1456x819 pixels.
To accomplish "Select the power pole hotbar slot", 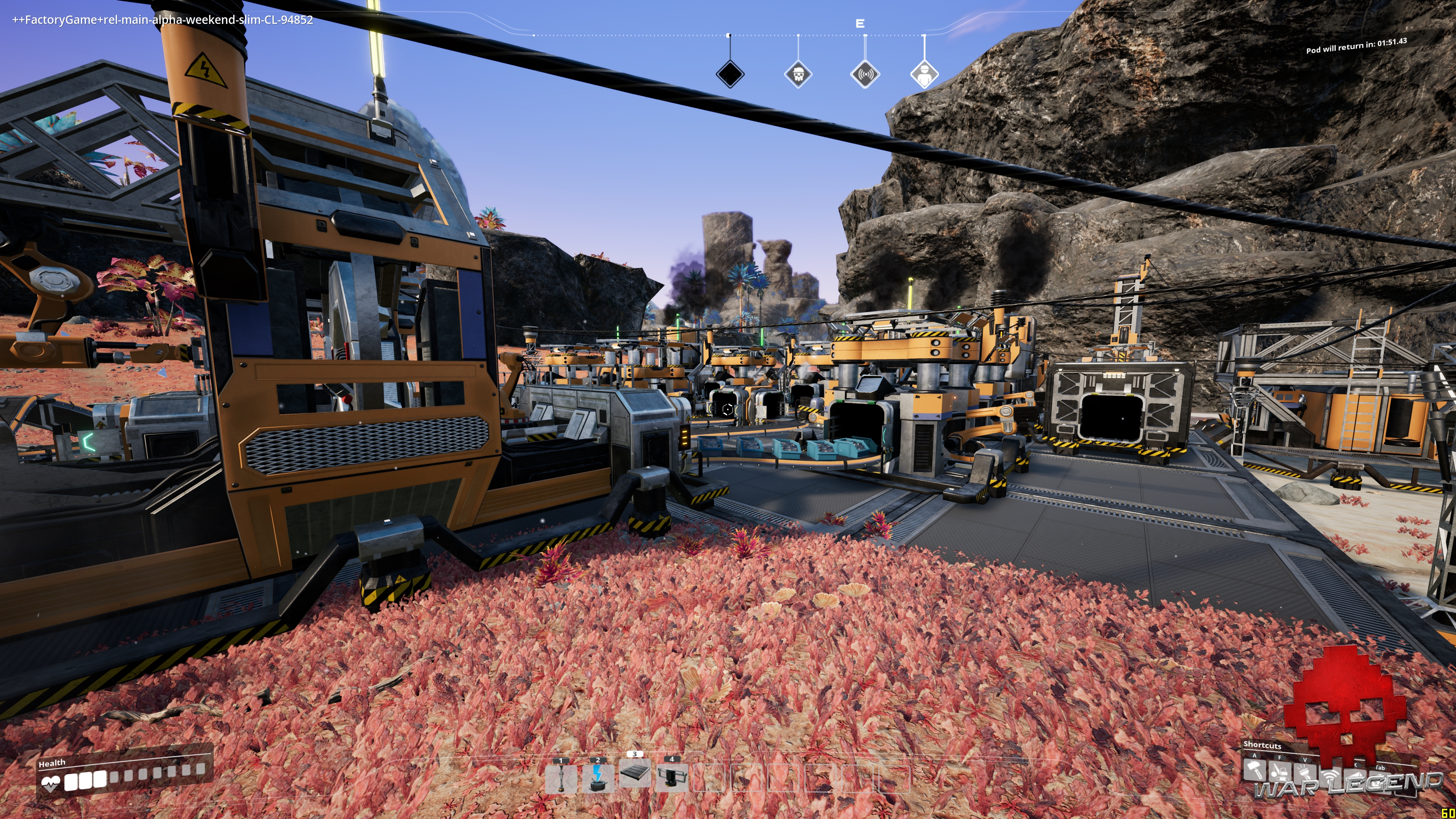I will (561, 779).
